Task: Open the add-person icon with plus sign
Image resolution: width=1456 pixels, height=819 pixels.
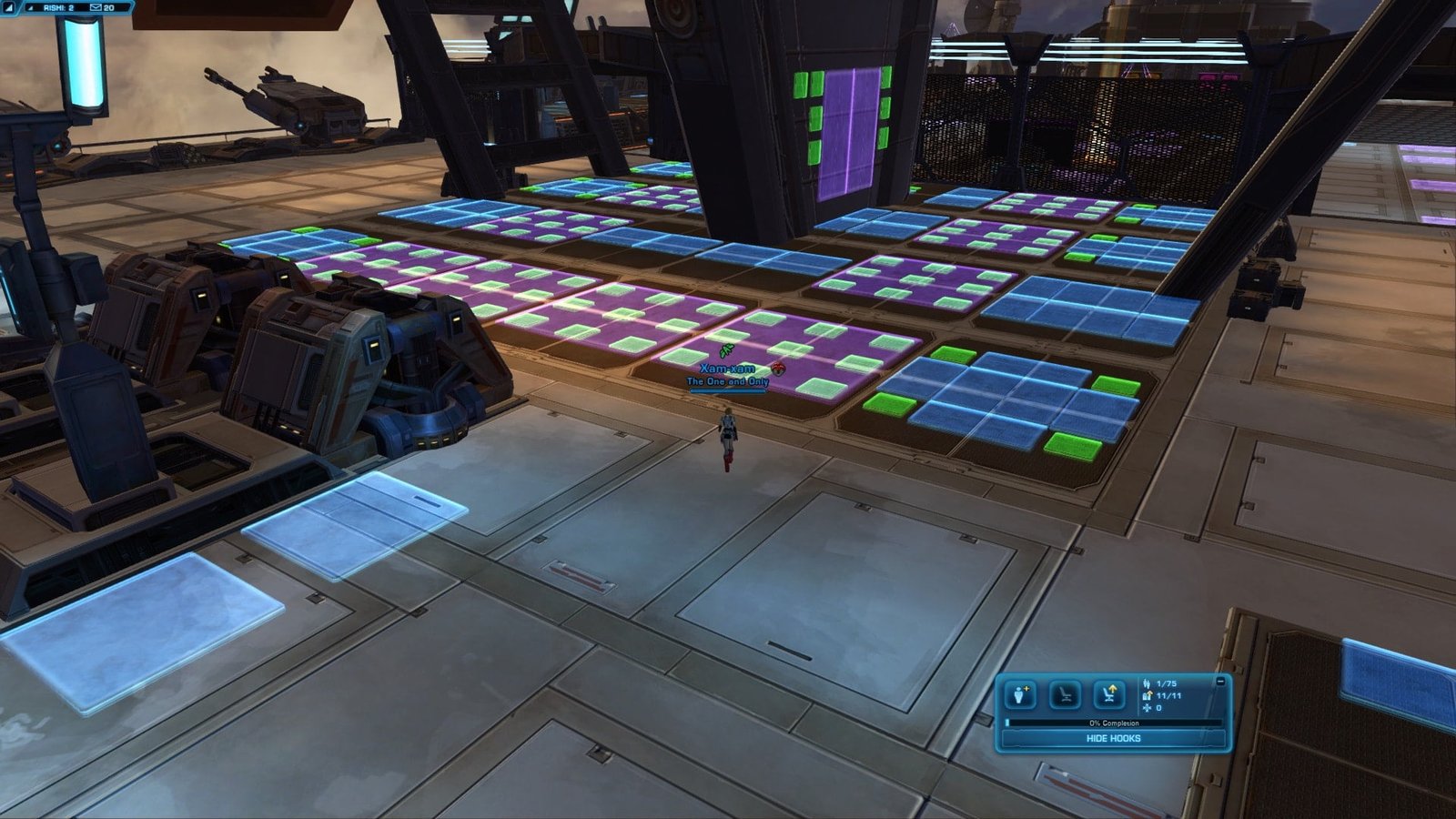Action: click(1021, 695)
